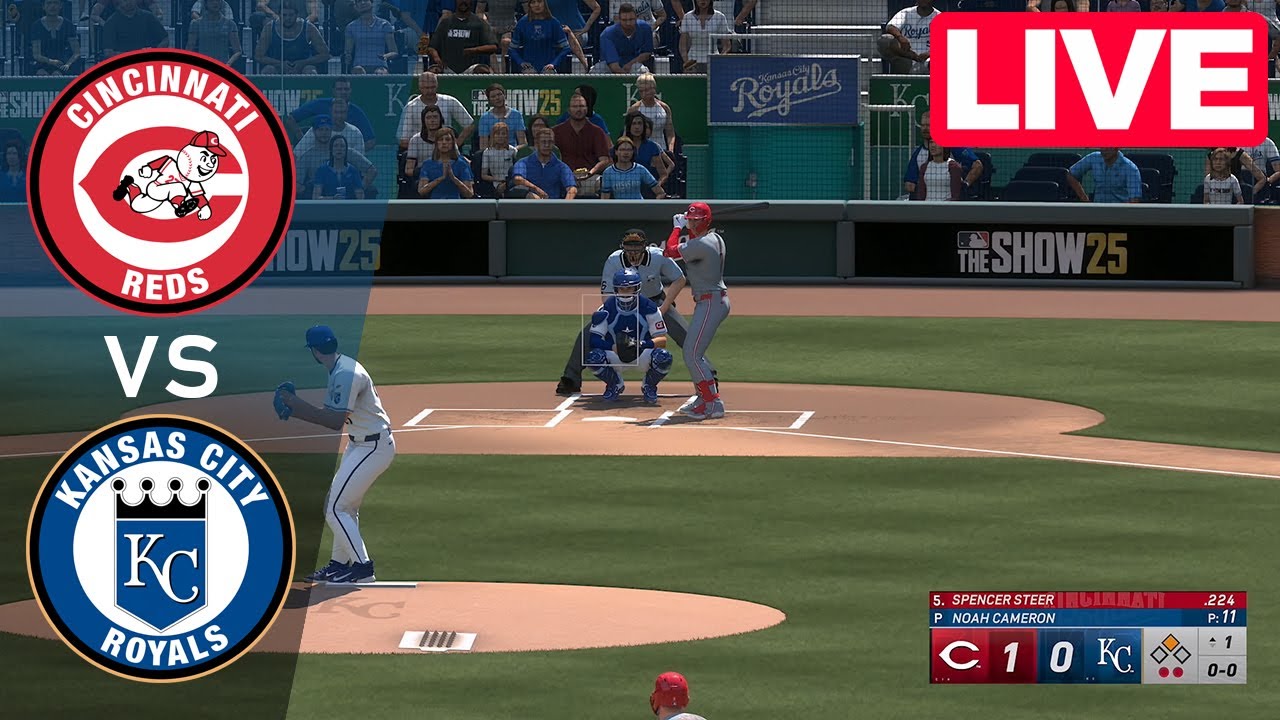Click the orange second-base diamond on scoreboard
1280x720 pixels.
pyautogui.click(x=1172, y=643)
